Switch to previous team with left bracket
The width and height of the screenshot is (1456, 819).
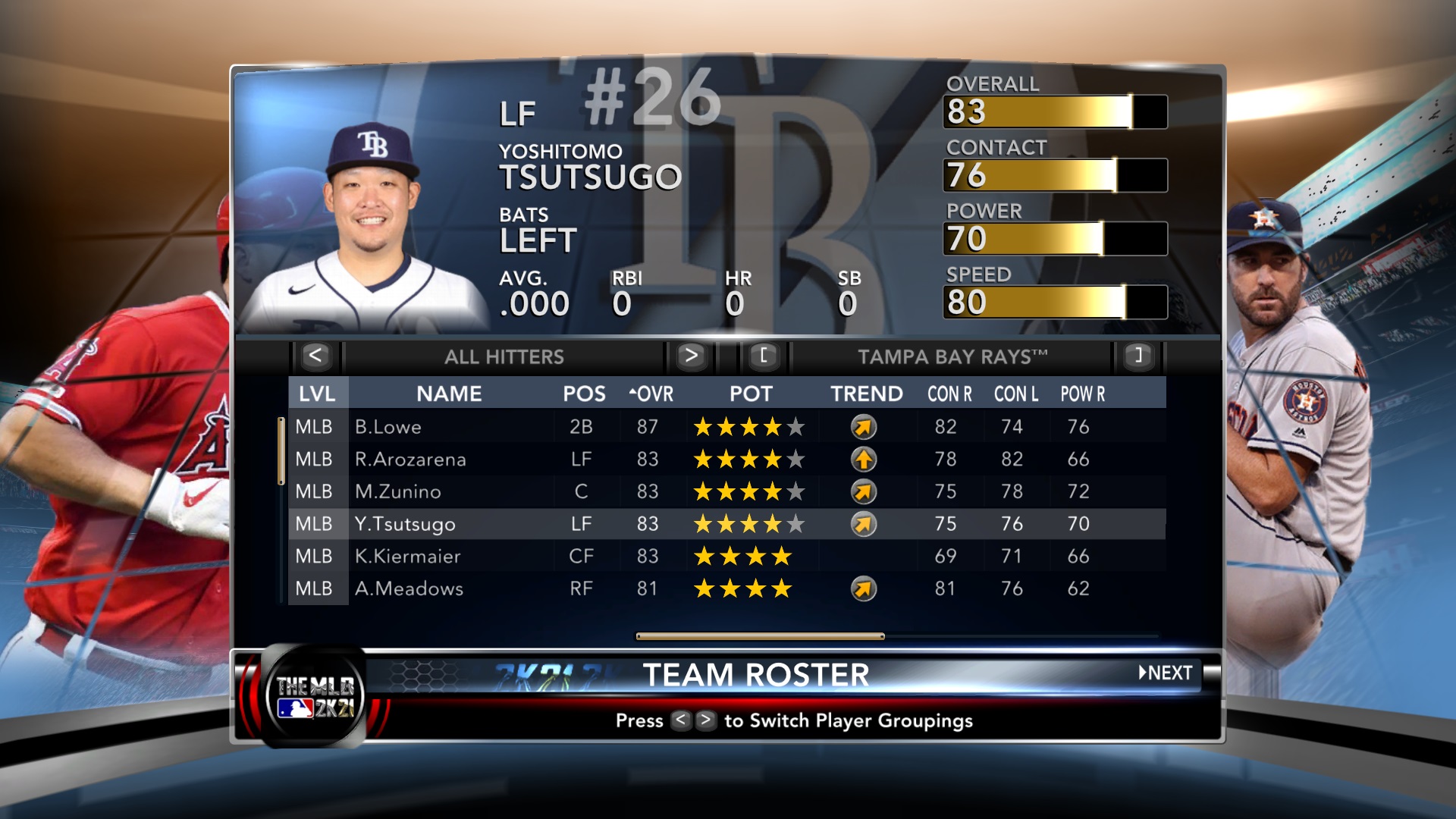[x=764, y=356]
